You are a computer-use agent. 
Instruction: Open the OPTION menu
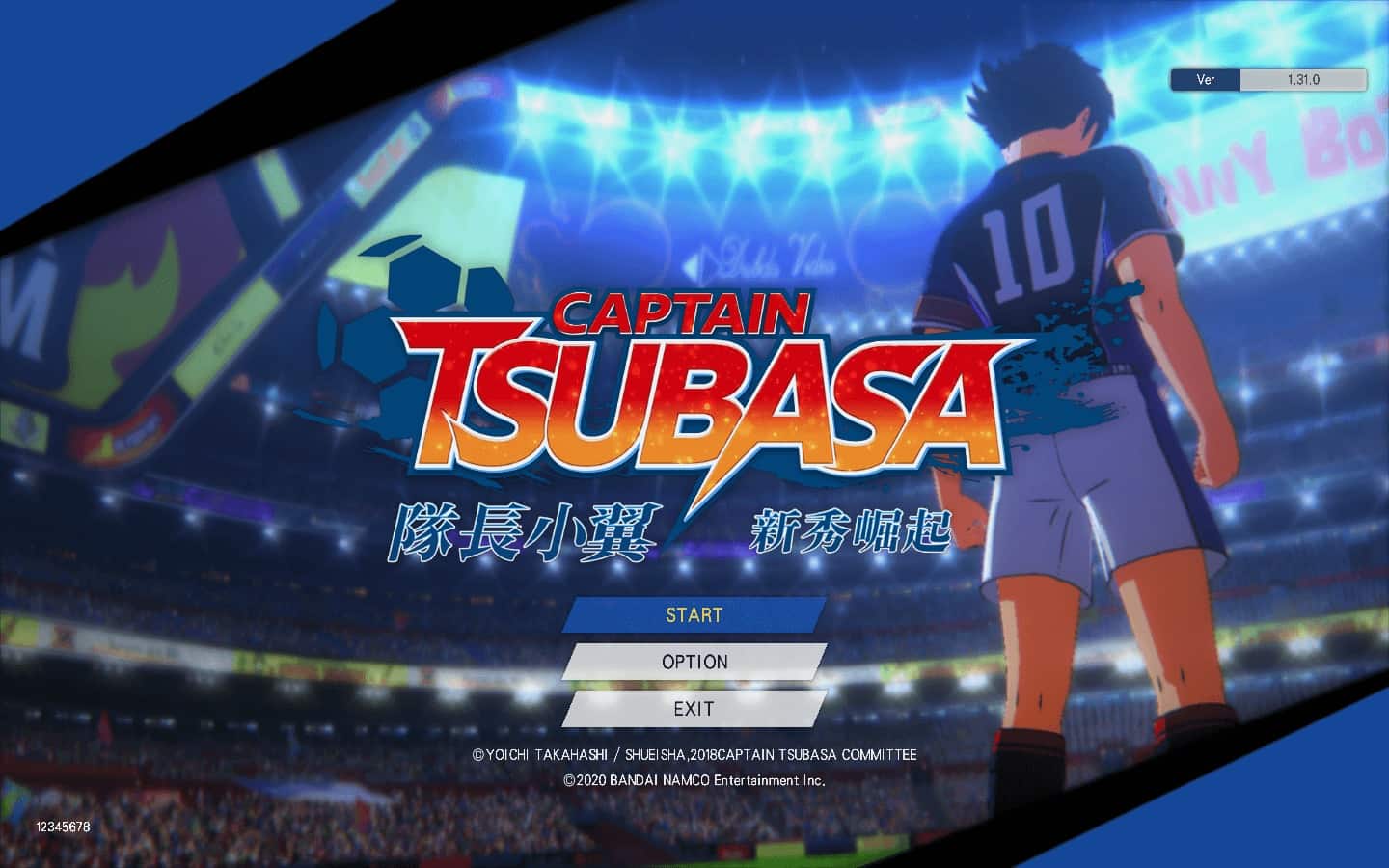click(x=694, y=662)
